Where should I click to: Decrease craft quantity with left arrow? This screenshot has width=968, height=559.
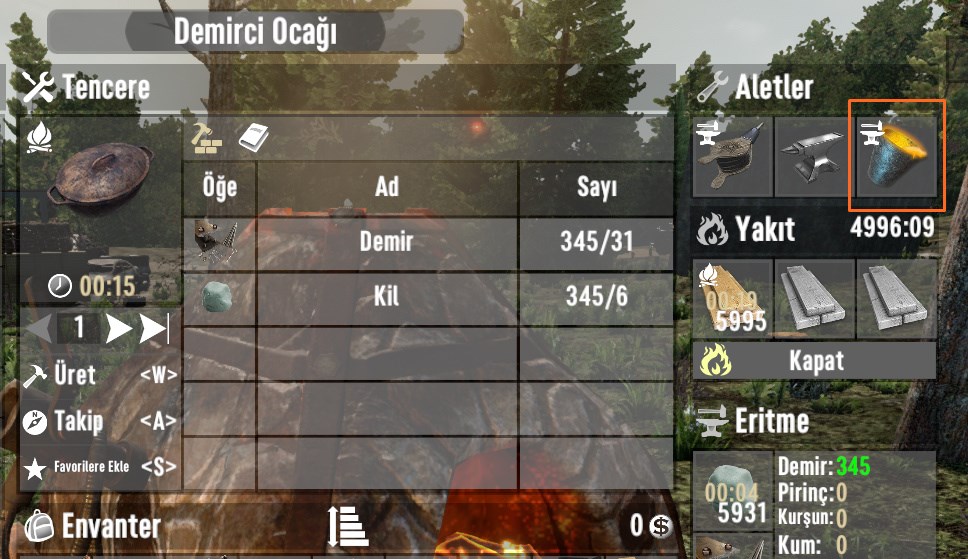click(x=39, y=328)
